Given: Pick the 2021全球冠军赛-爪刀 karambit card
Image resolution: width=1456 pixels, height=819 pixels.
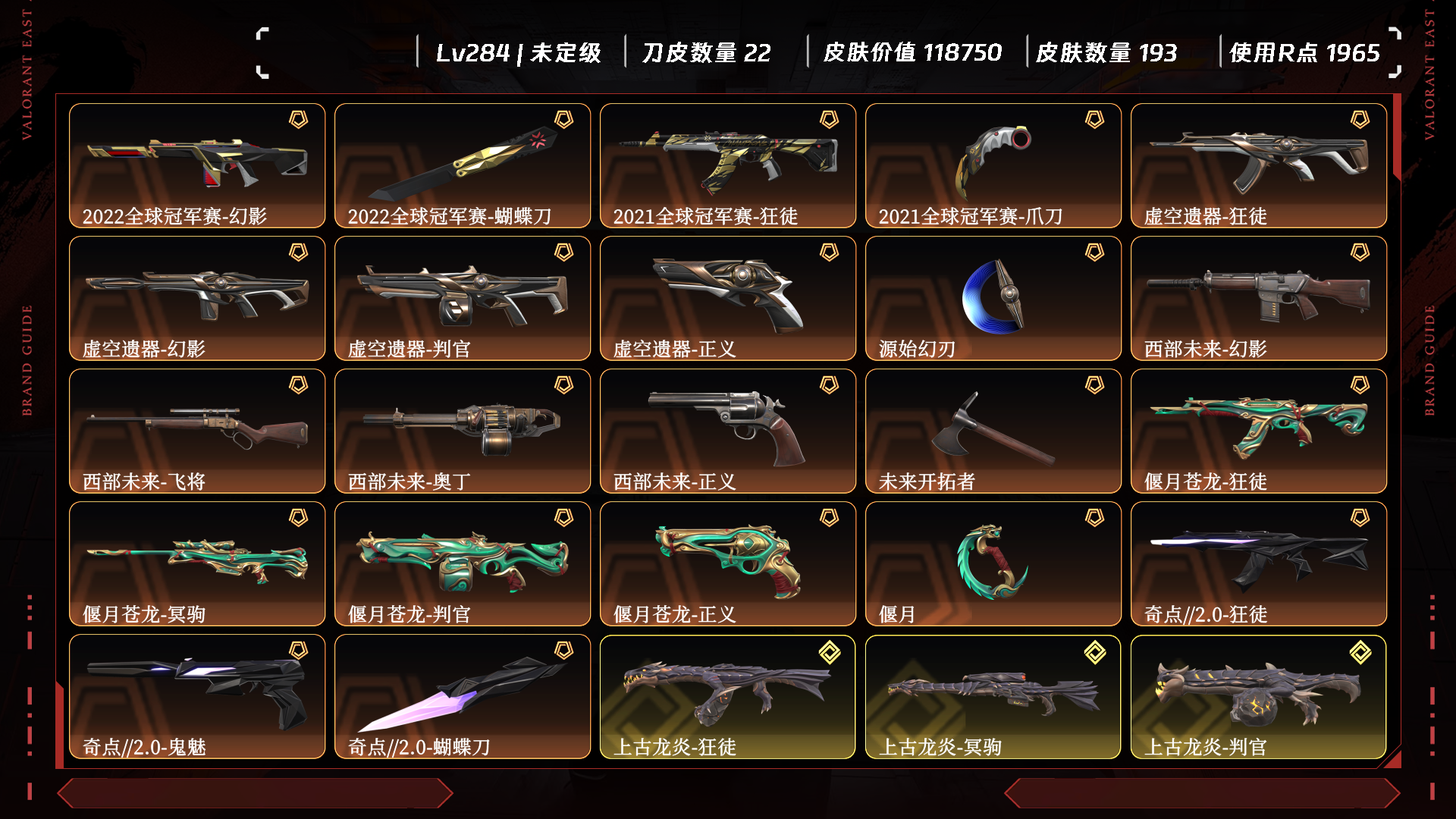Looking at the screenshot, I should pos(993,165).
